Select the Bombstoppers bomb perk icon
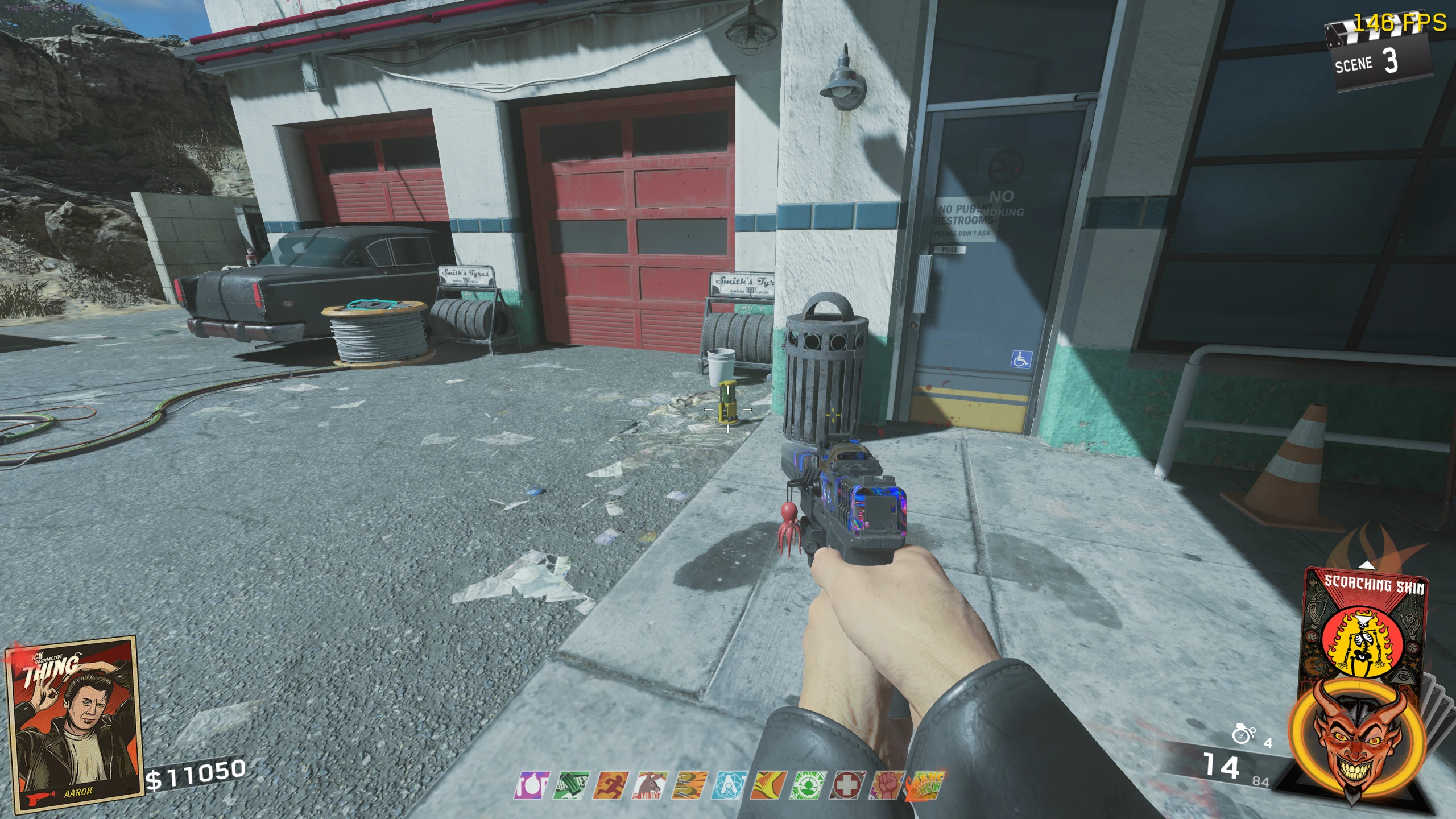Viewport: 1456px width, 819px height. pyautogui.click(x=532, y=785)
